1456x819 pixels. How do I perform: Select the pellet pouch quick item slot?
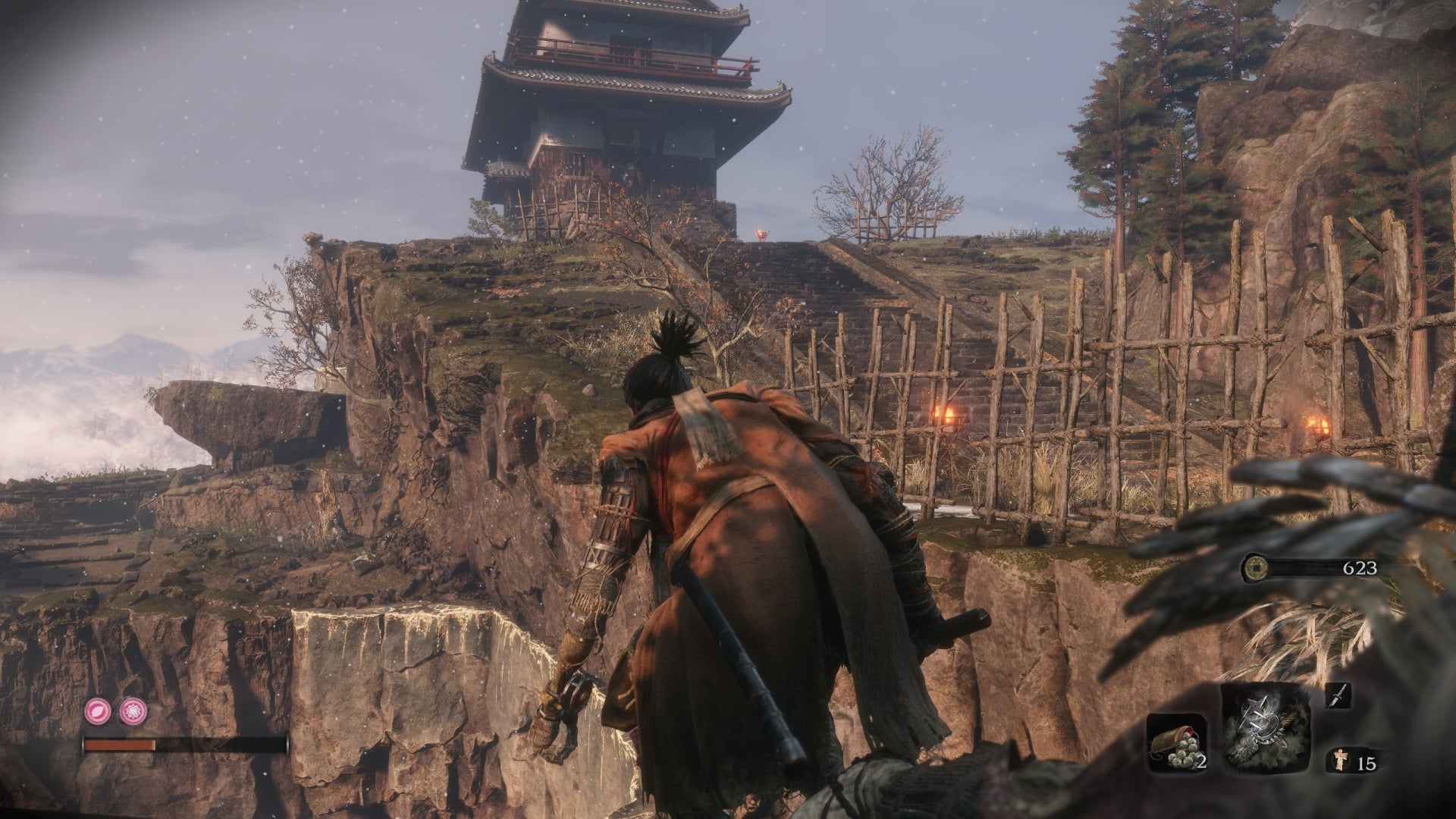point(1176,743)
